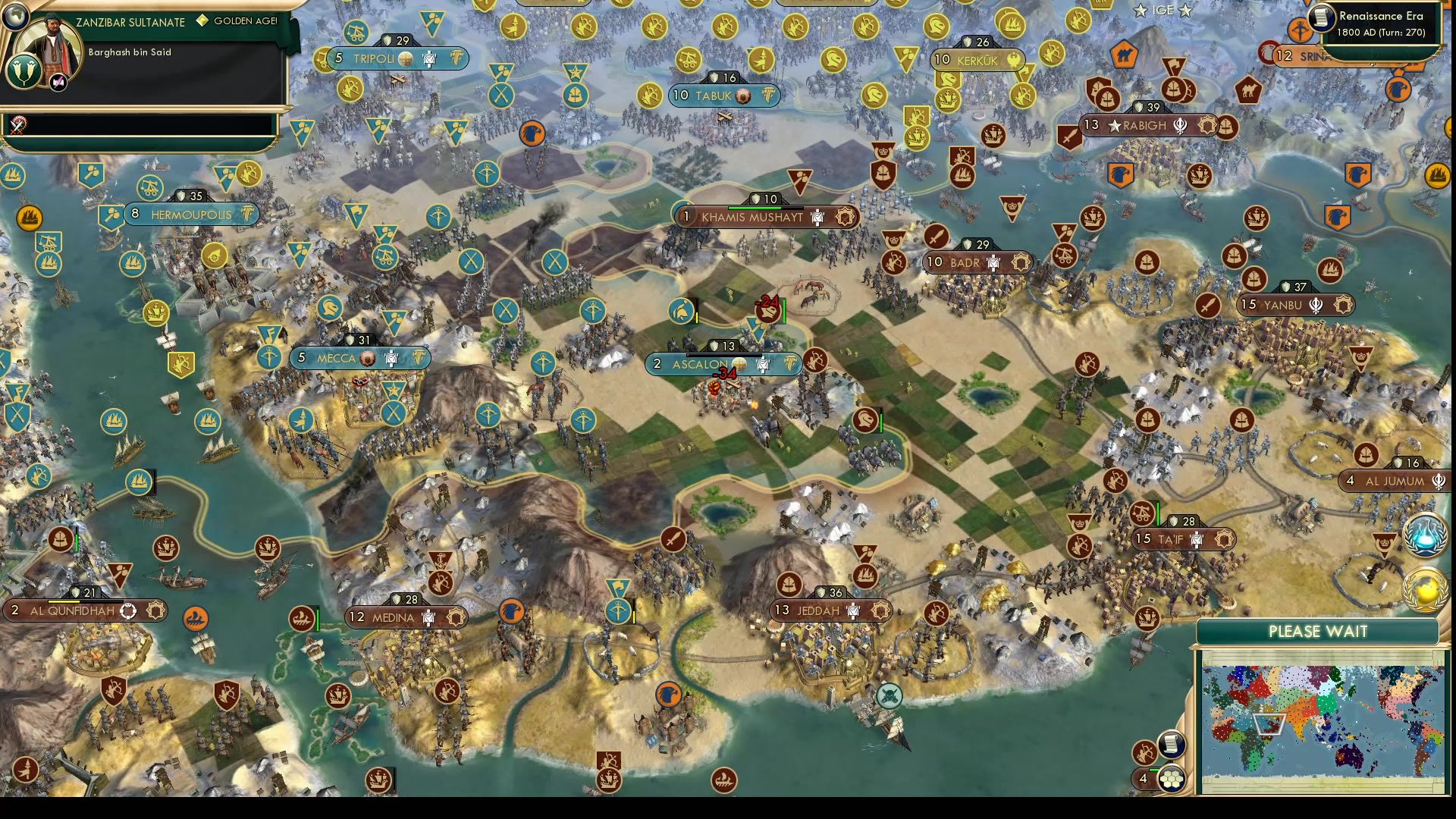Click the religion icon on the Rabigh banner
Viewport: 1456px width, 819px height.
pos(1180,124)
